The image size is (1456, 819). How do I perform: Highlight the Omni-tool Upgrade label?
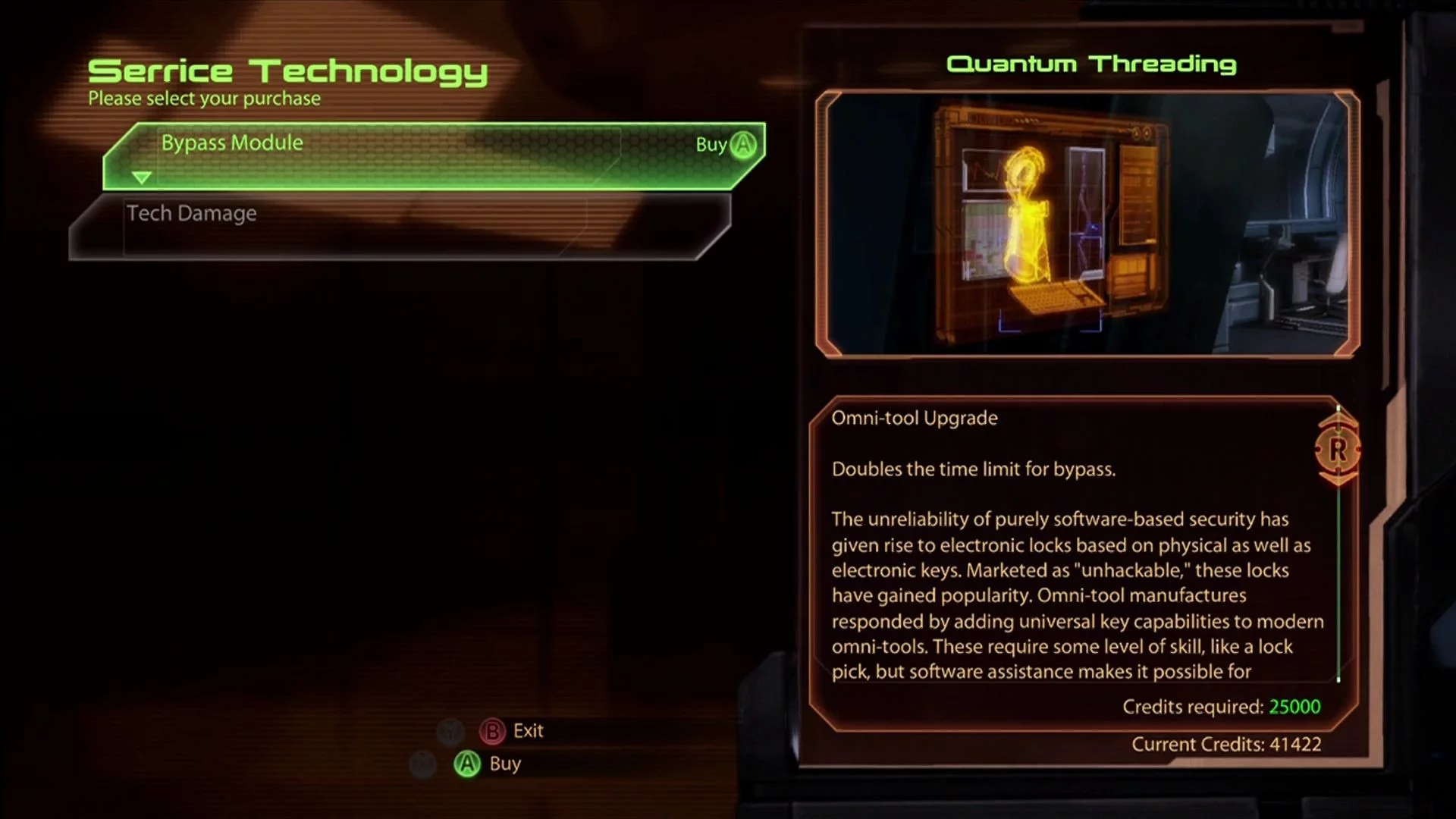[914, 418]
